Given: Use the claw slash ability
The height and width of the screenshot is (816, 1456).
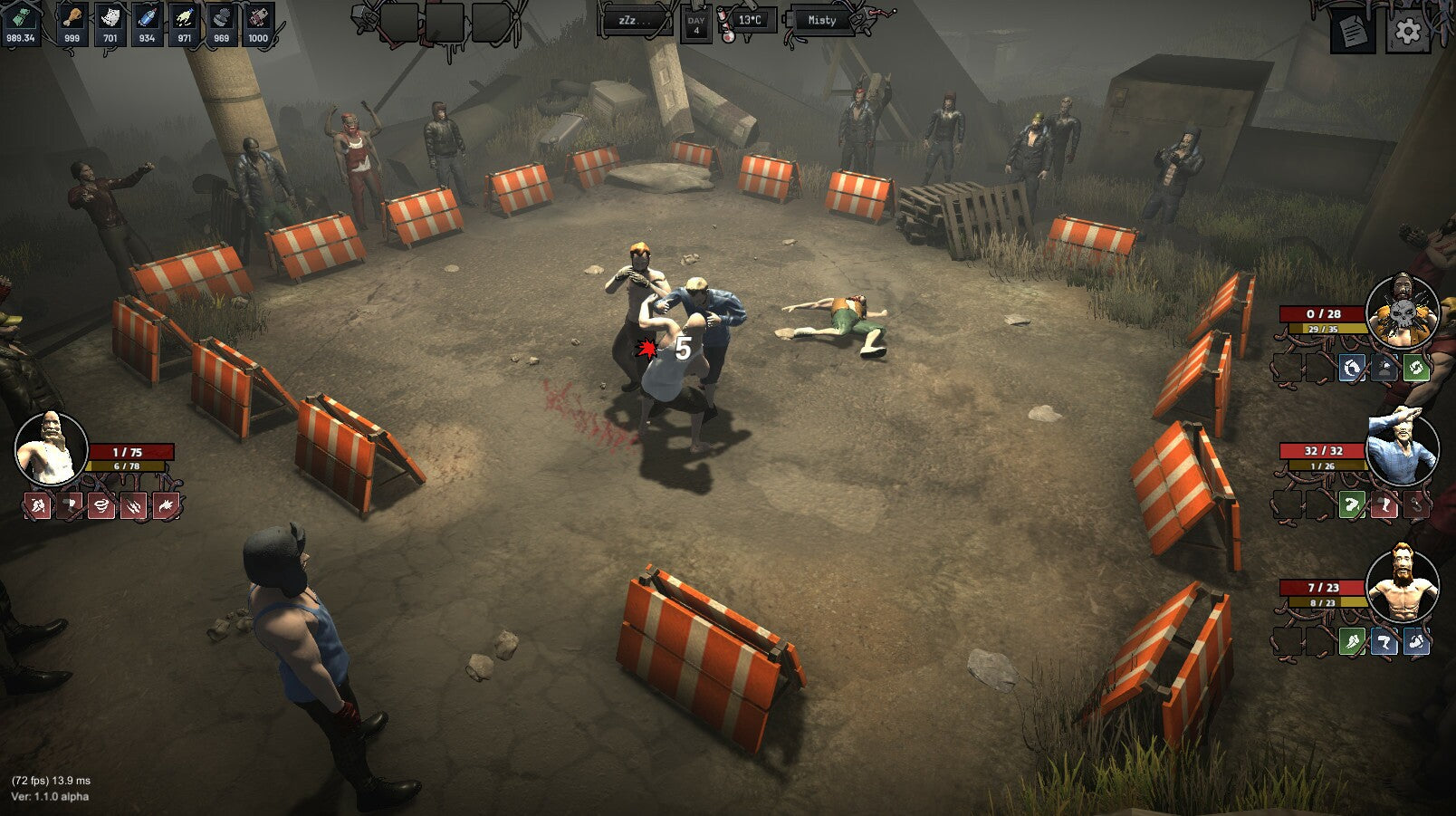Looking at the screenshot, I should pyautogui.click(x=133, y=506).
